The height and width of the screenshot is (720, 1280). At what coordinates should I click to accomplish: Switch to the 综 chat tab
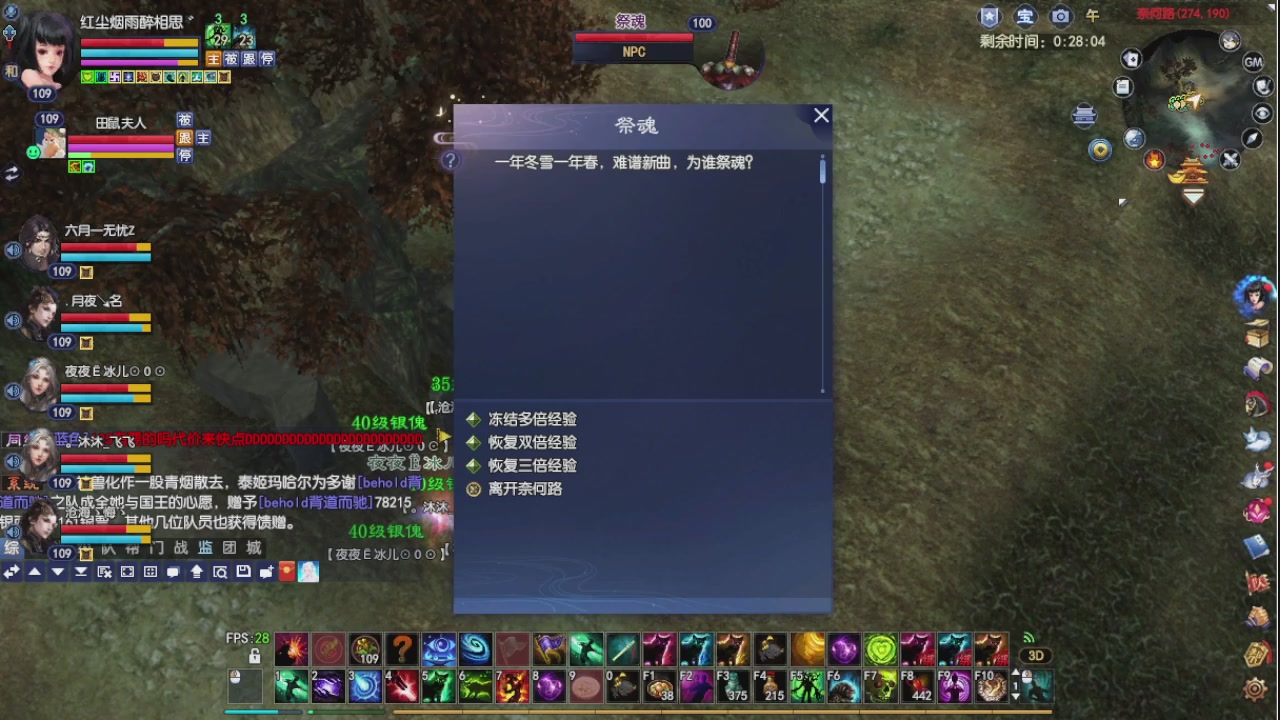tap(11, 548)
